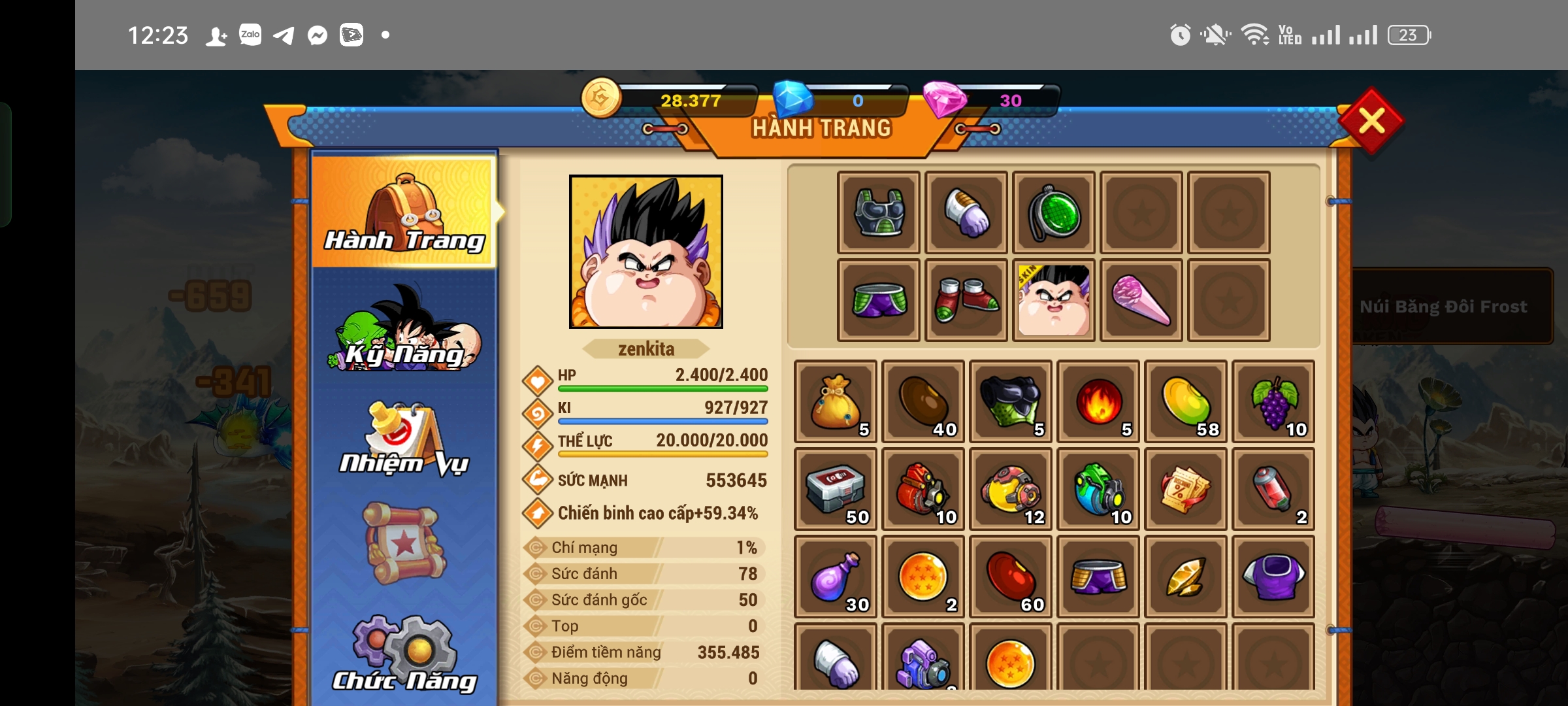Select the equipped green radar slot
The height and width of the screenshot is (706, 1568).
(1054, 212)
